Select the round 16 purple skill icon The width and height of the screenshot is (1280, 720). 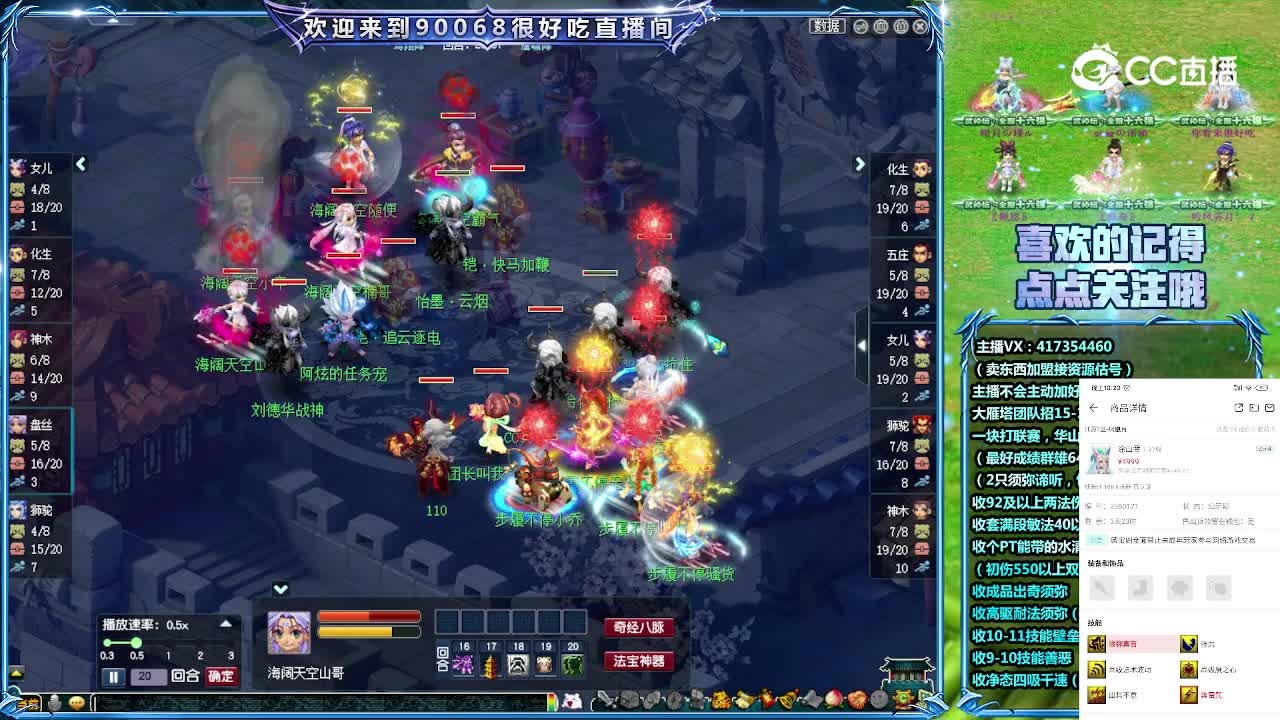[464, 665]
